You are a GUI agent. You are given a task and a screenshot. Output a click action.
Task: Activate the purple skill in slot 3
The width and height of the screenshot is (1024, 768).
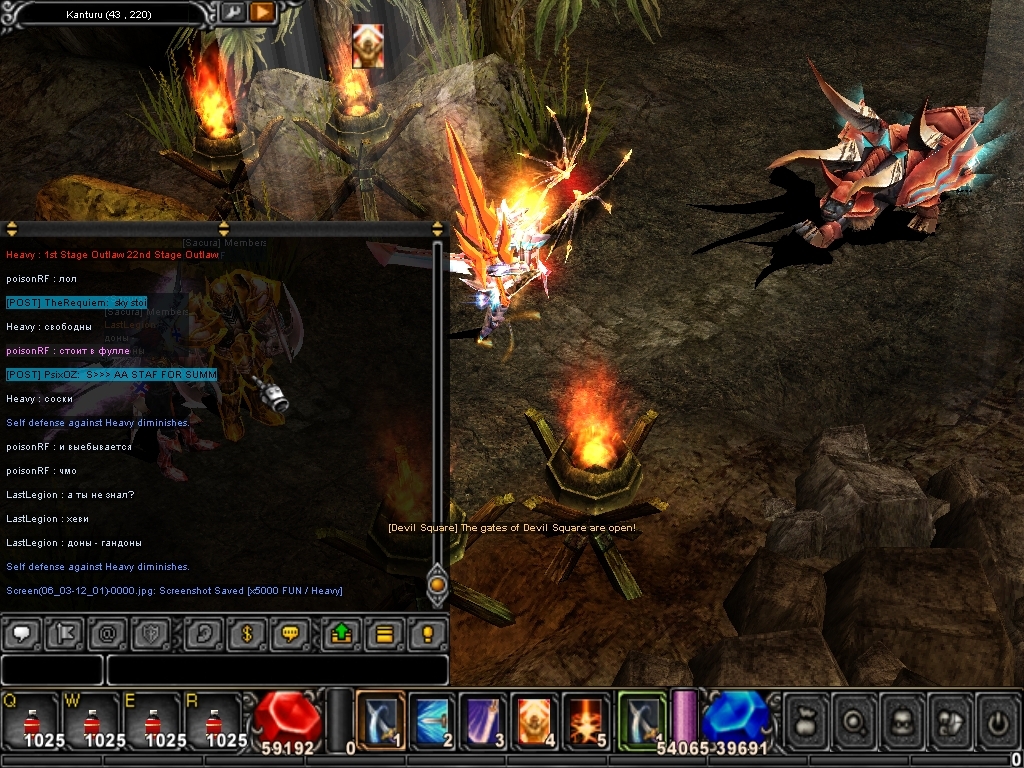(x=483, y=720)
